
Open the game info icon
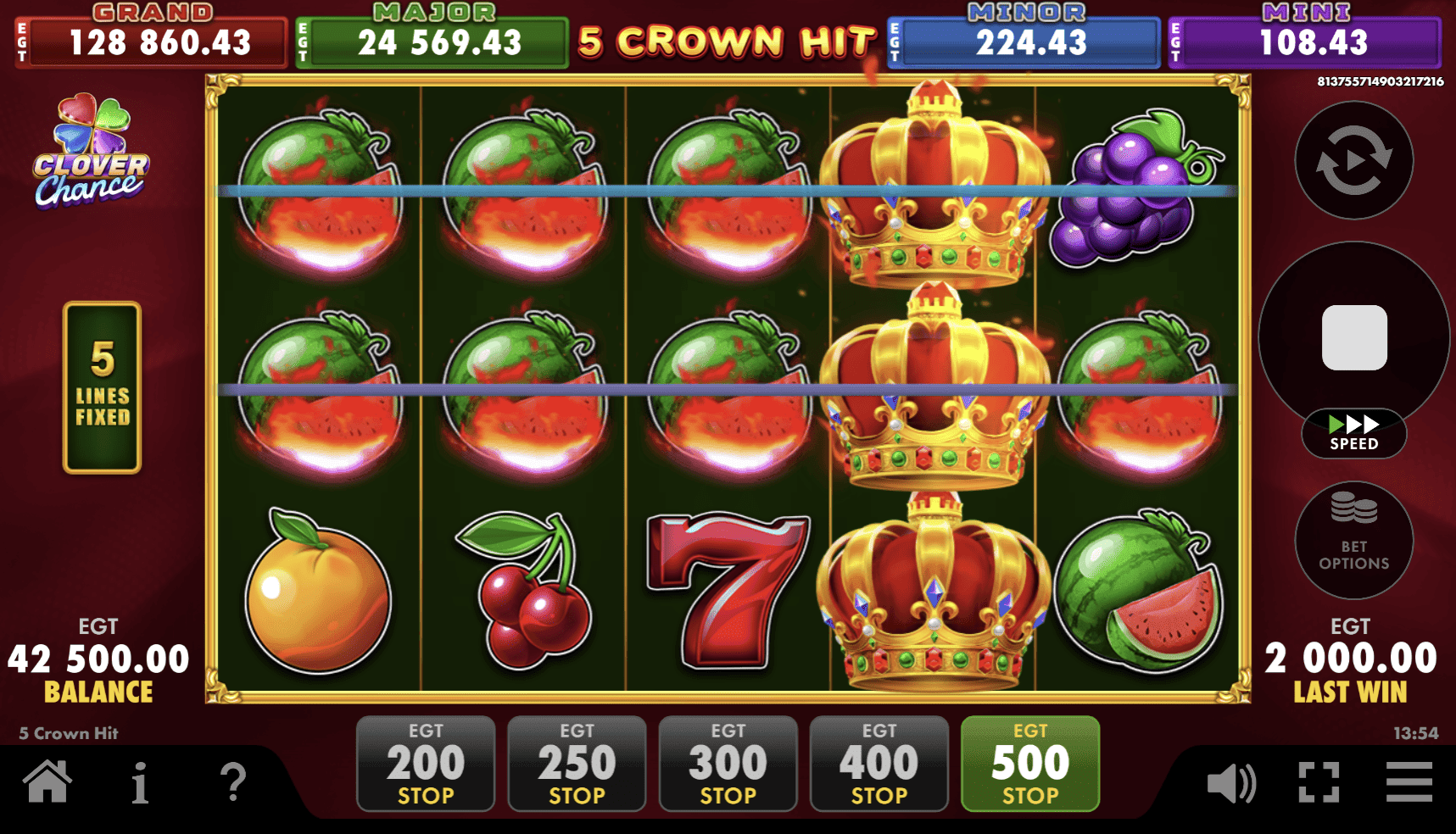click(x=141, y=784)
